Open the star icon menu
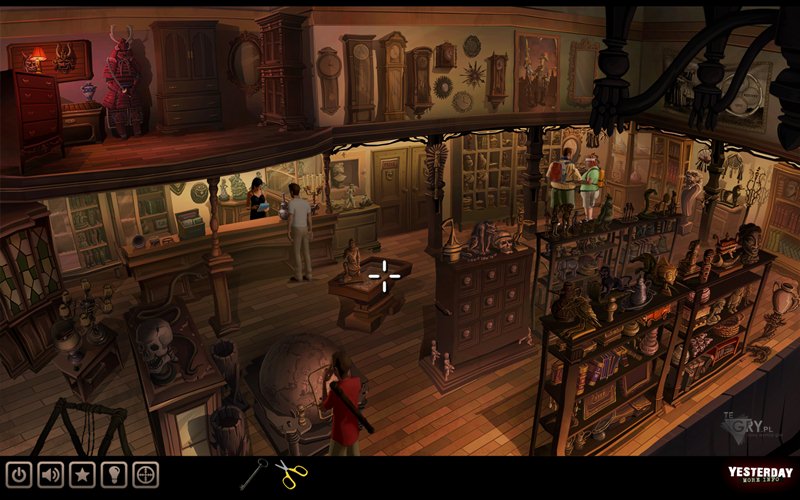Screen dimensions: 800x500 tap(82, 474)
